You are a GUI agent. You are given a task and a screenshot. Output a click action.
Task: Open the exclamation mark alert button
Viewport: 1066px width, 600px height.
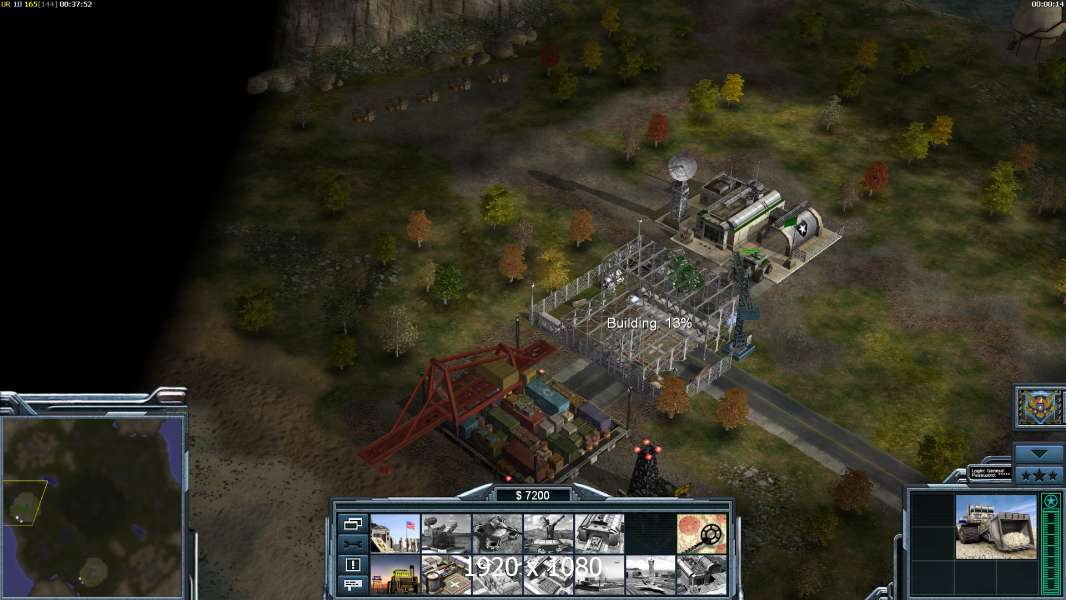[352, 564]
